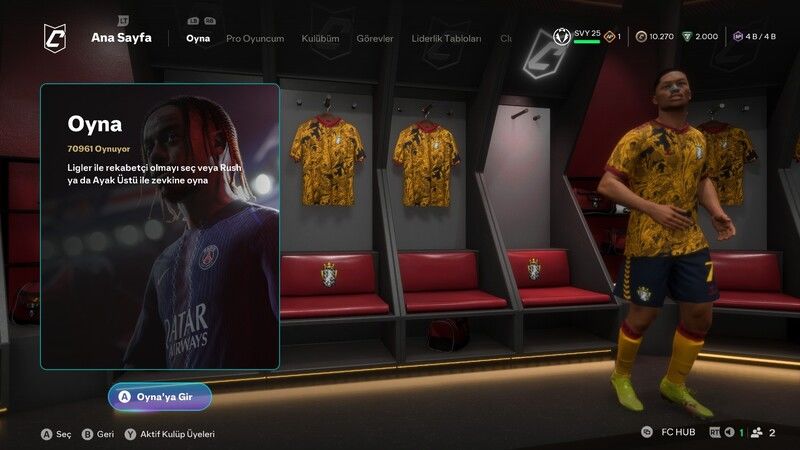The width and height of the screenshot is (800, 450).
Task: Show the Liderlik Tabloları tab
Action: (447, 38)
